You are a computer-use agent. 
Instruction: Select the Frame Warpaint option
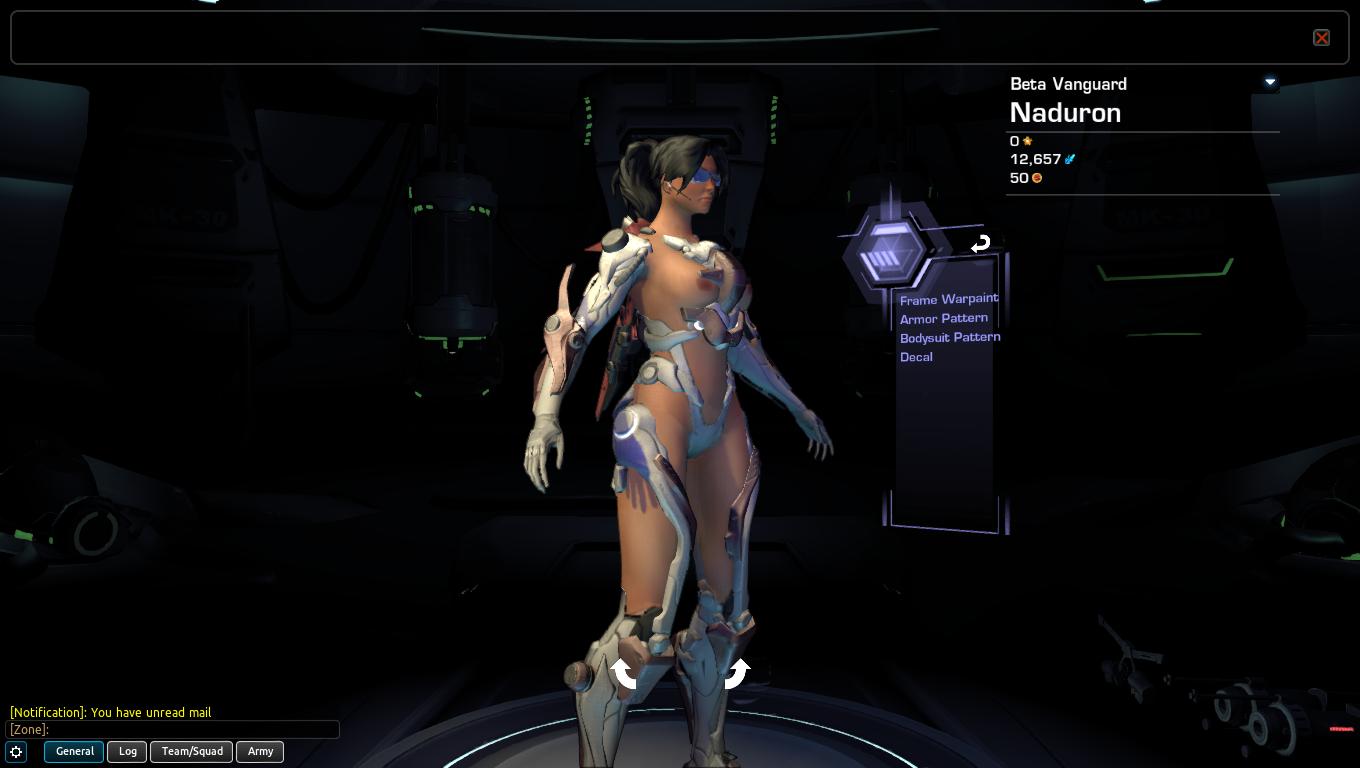[948, 299]
